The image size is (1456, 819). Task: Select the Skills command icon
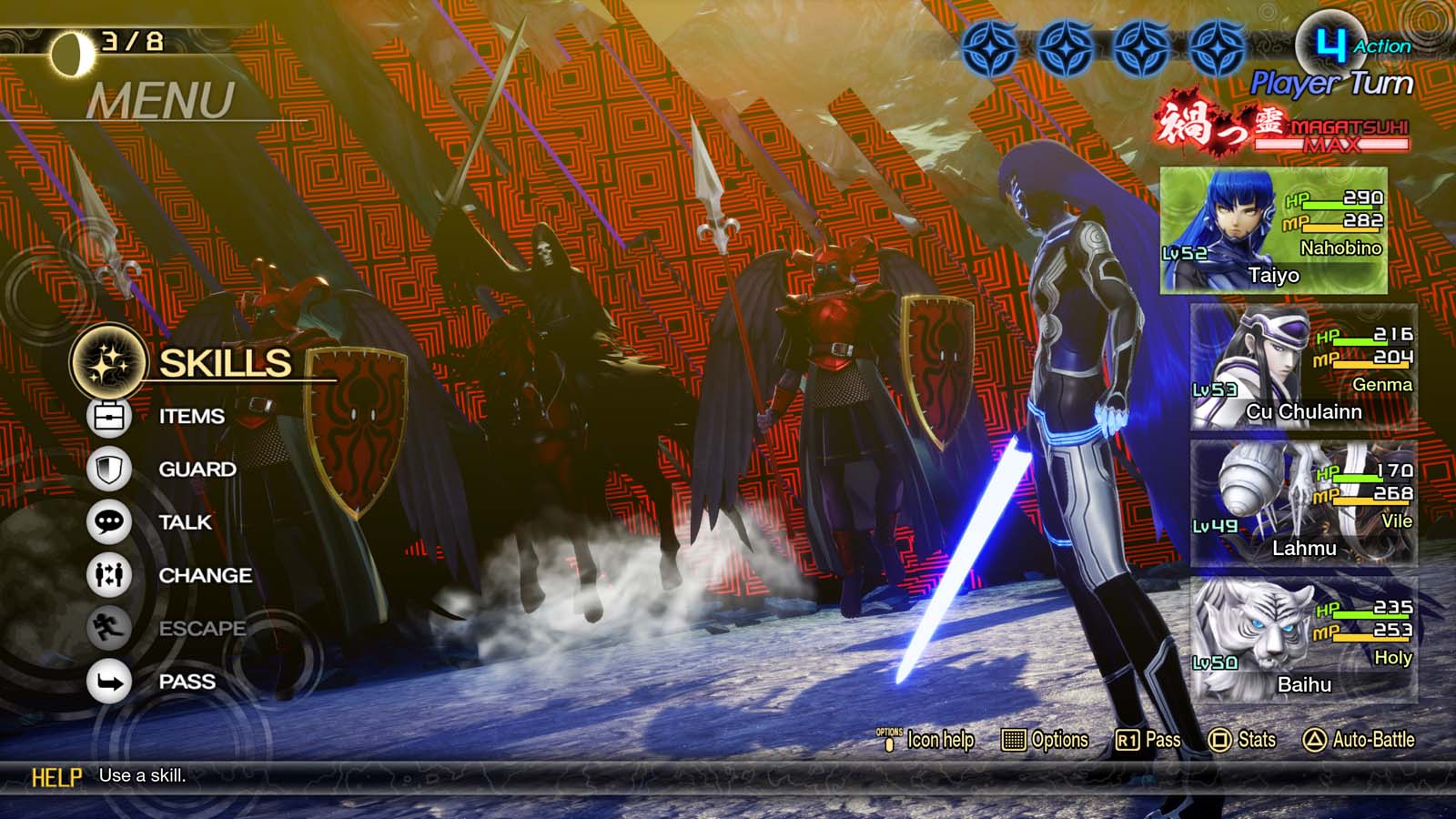pos(112,363)
